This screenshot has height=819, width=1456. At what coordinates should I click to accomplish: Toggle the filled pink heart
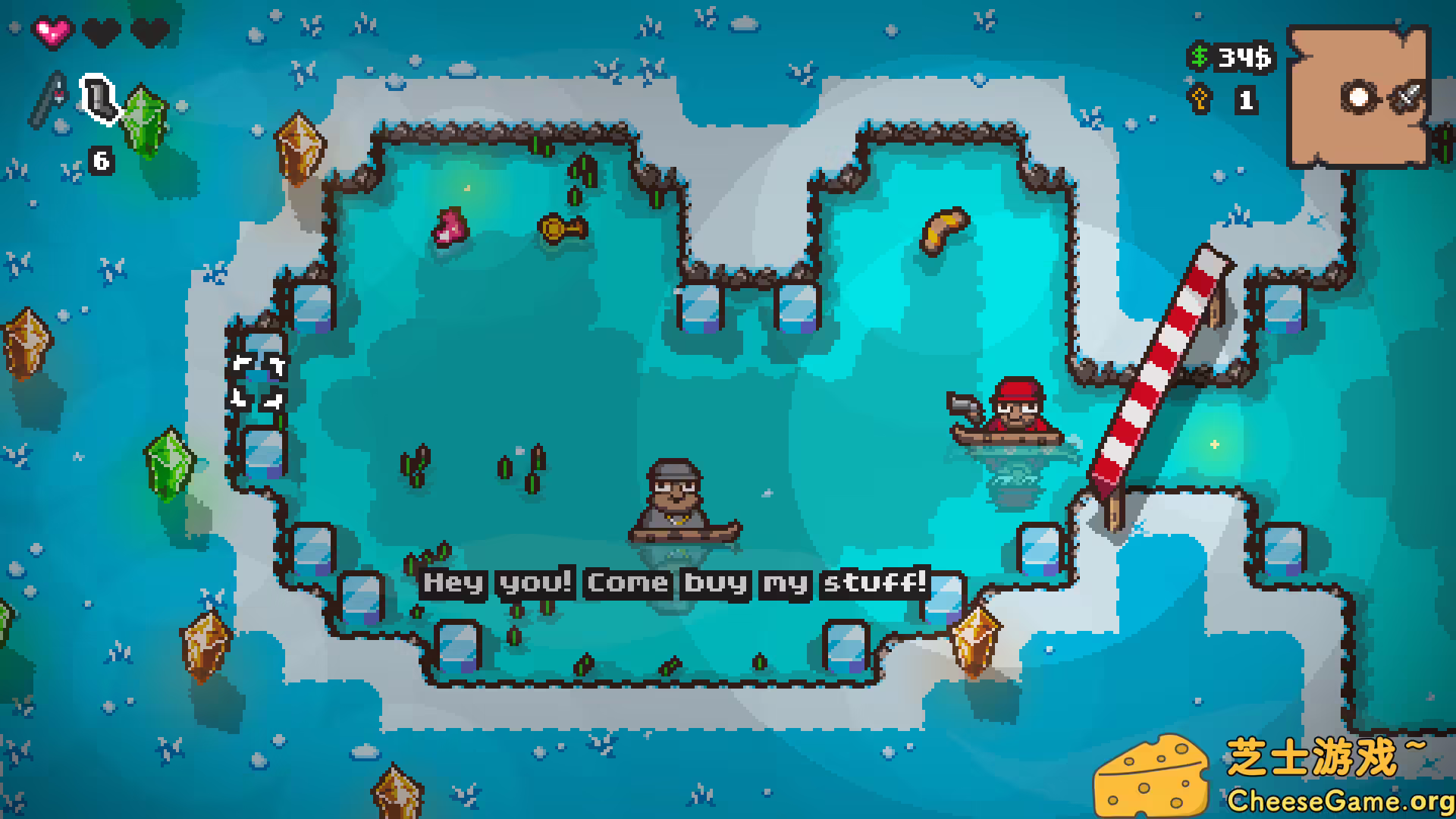coord(52,32)
